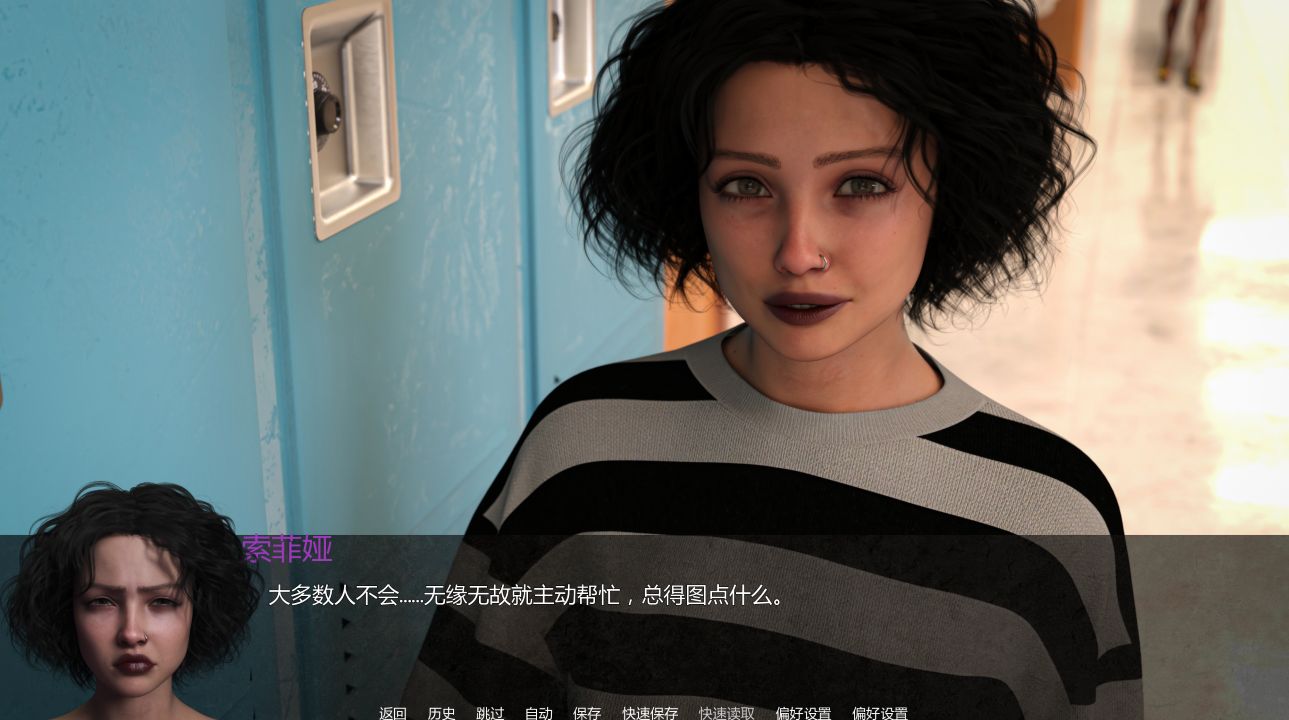Open the dialogue history via 历史
This screenshot has height=720, width=1289.
coord(441,714)
